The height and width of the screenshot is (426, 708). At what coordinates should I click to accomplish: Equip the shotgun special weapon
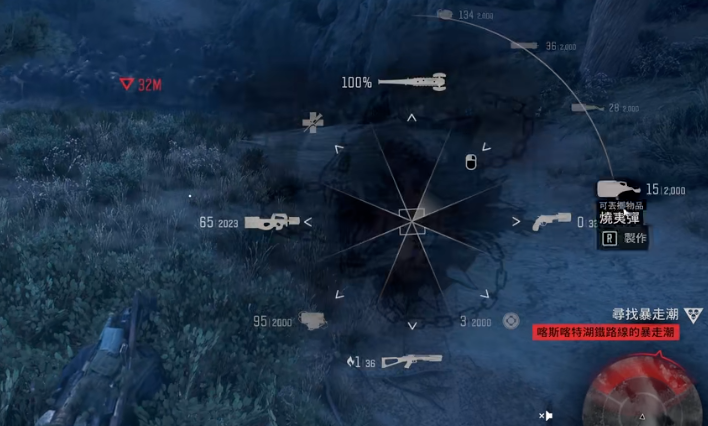click(x=406, y=359)
